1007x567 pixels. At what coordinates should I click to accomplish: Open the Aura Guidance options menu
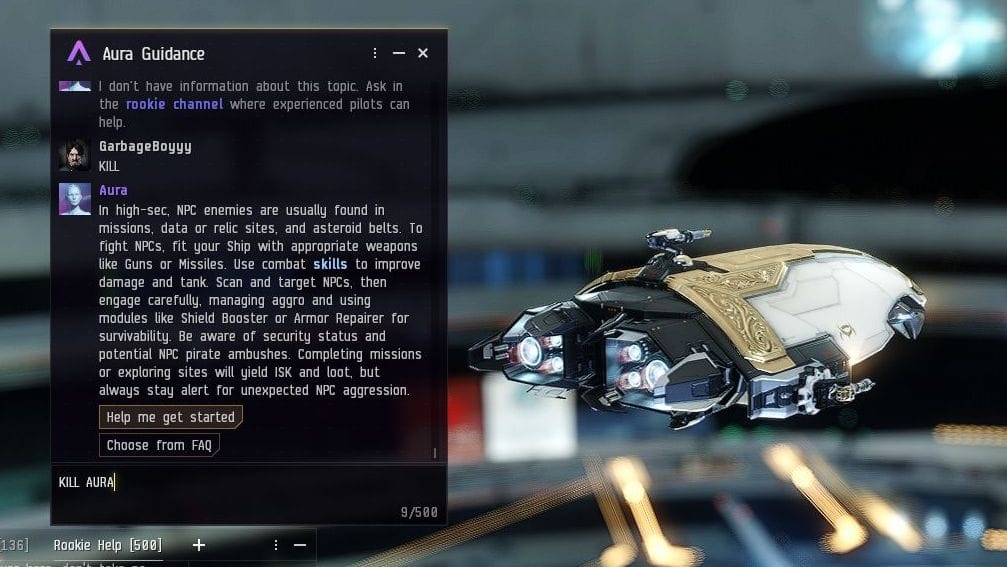tap(375, 53)
